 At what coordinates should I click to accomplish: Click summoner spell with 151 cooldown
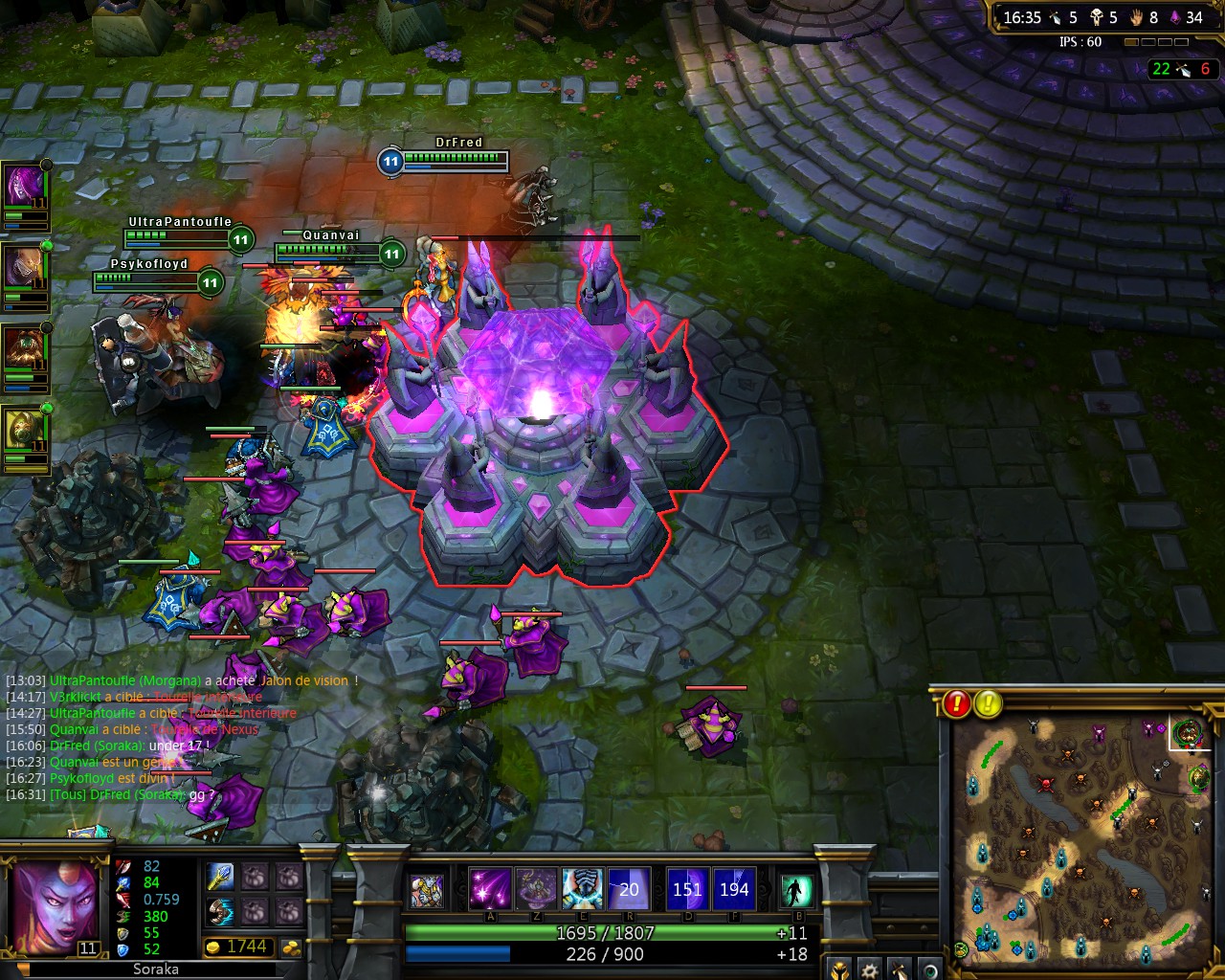[x=687, y=889]
